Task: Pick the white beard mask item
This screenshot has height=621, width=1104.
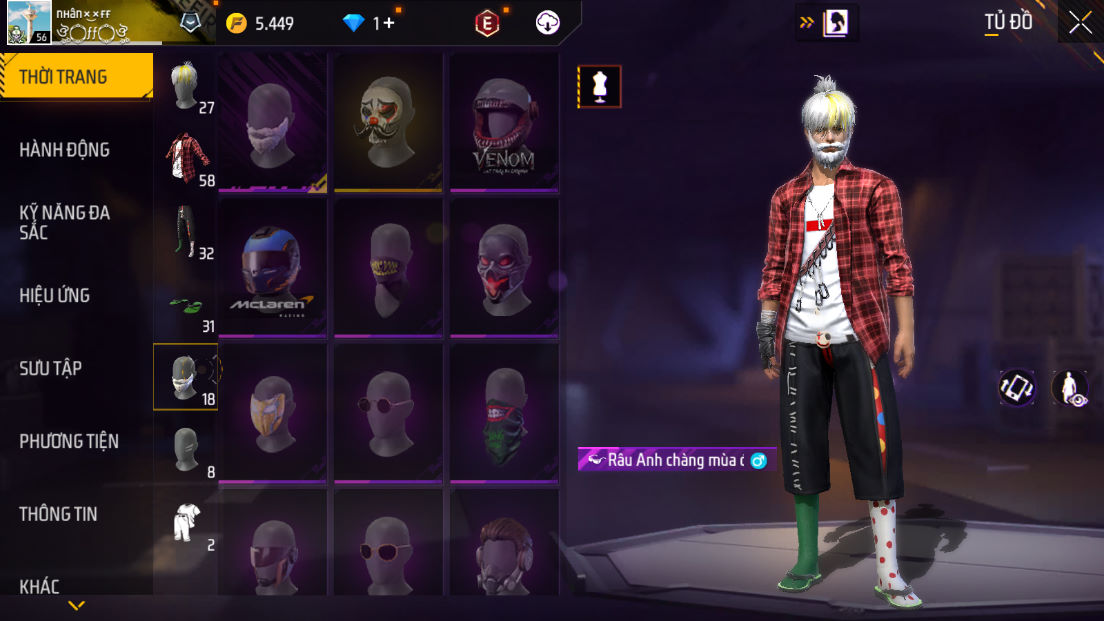Action: 273,122
